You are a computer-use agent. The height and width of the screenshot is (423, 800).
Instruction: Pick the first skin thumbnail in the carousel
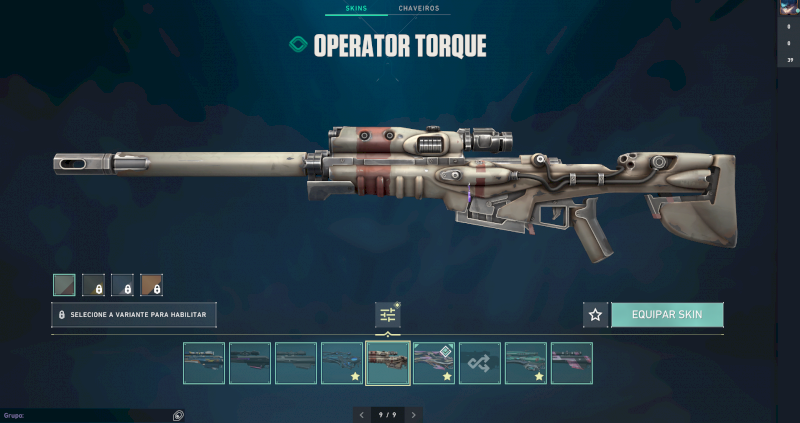[x=203, y=363]
